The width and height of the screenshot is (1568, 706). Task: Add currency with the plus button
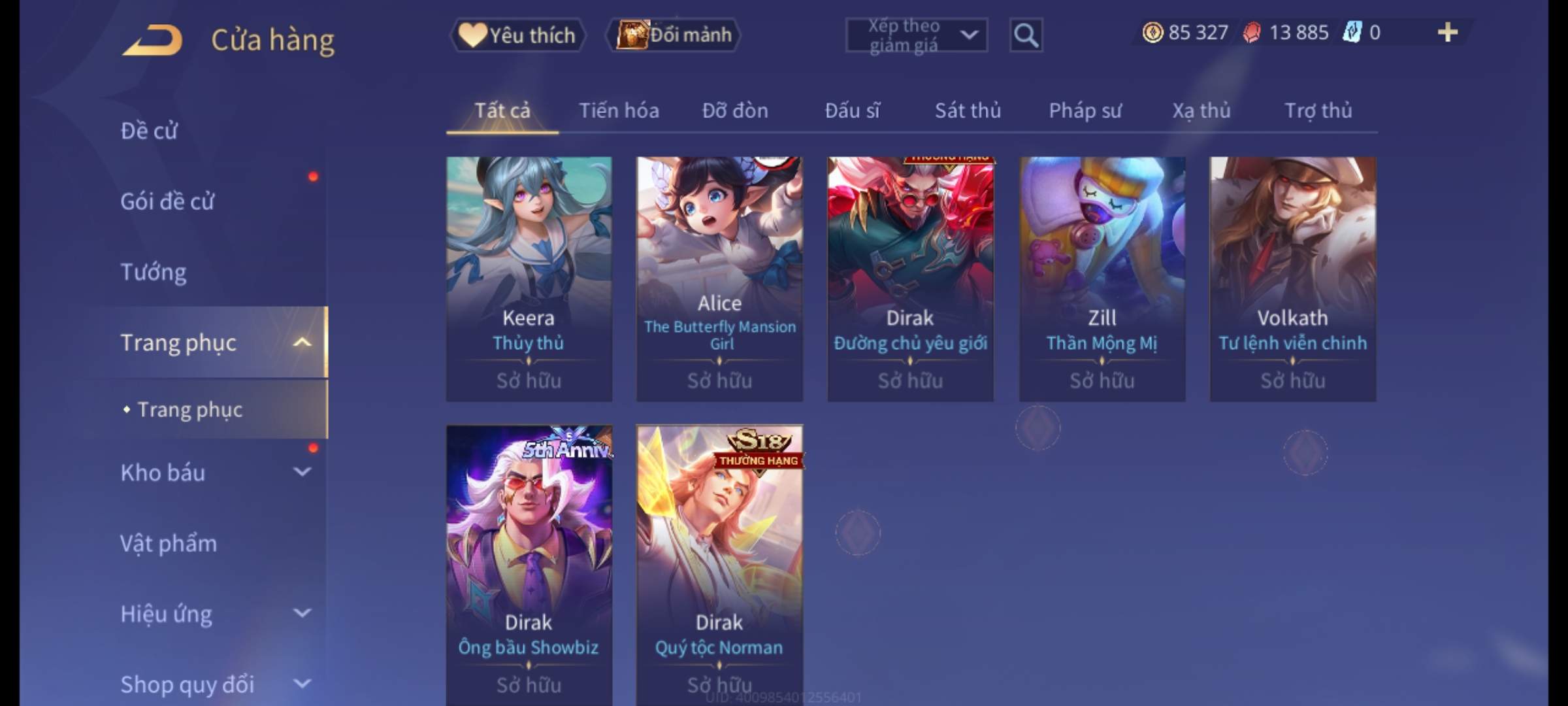click(x=1447, y=33)
